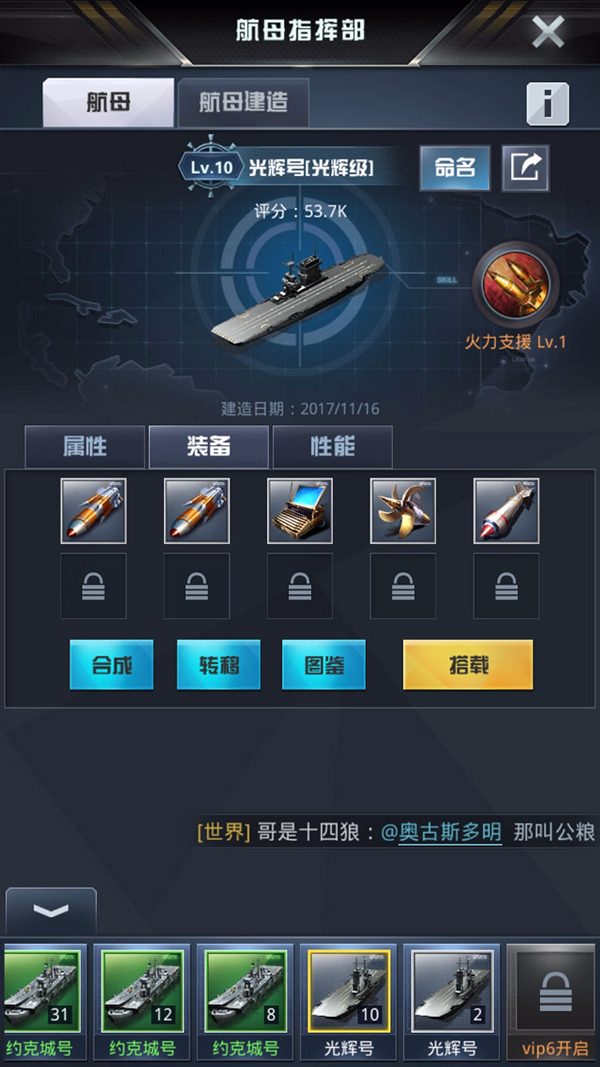
Task: Select the golden propeller equipment slot
Action: pyautogui.click(x=403, y=511)
